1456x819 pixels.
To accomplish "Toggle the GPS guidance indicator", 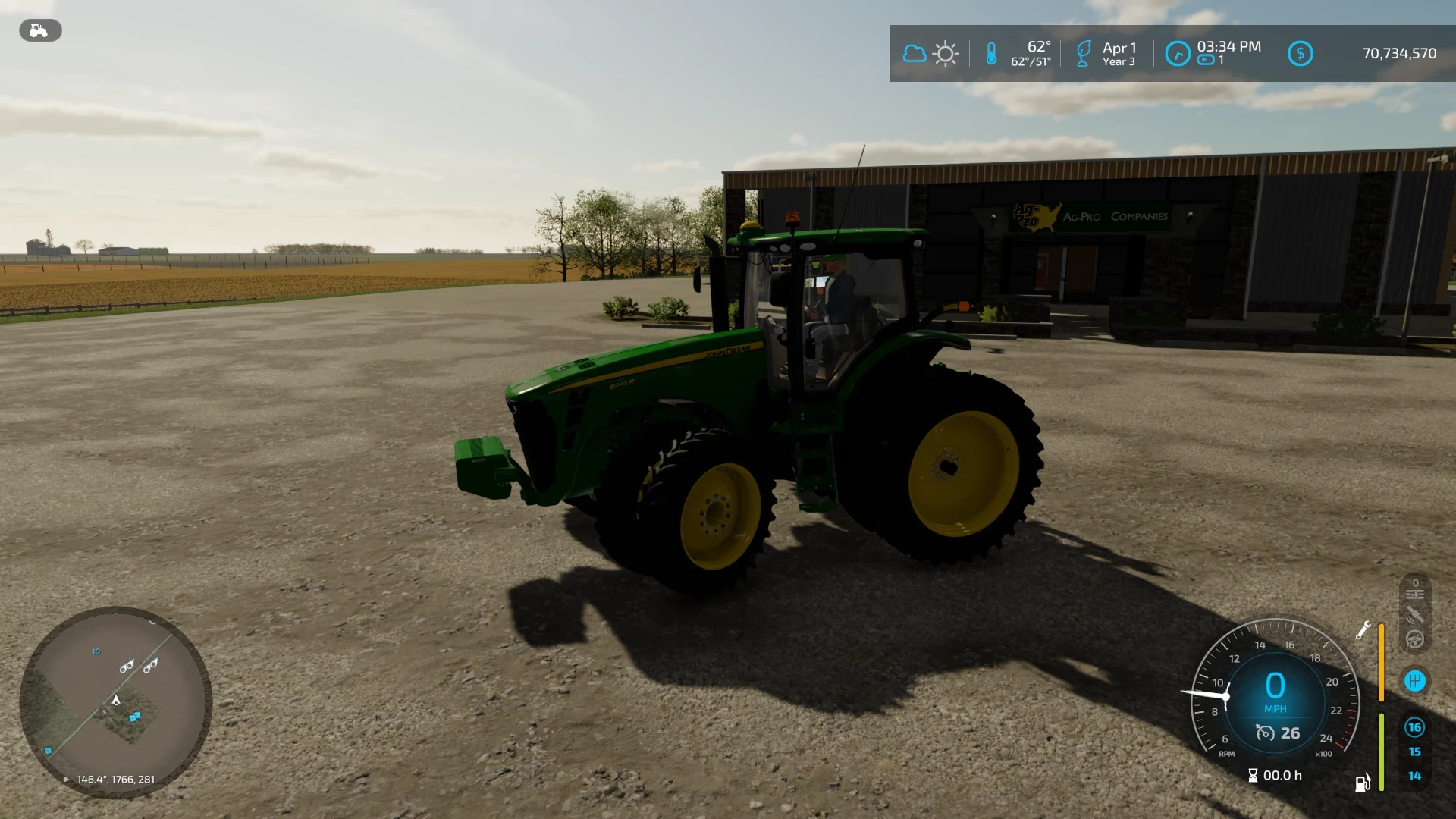I will click(1415, 615).
